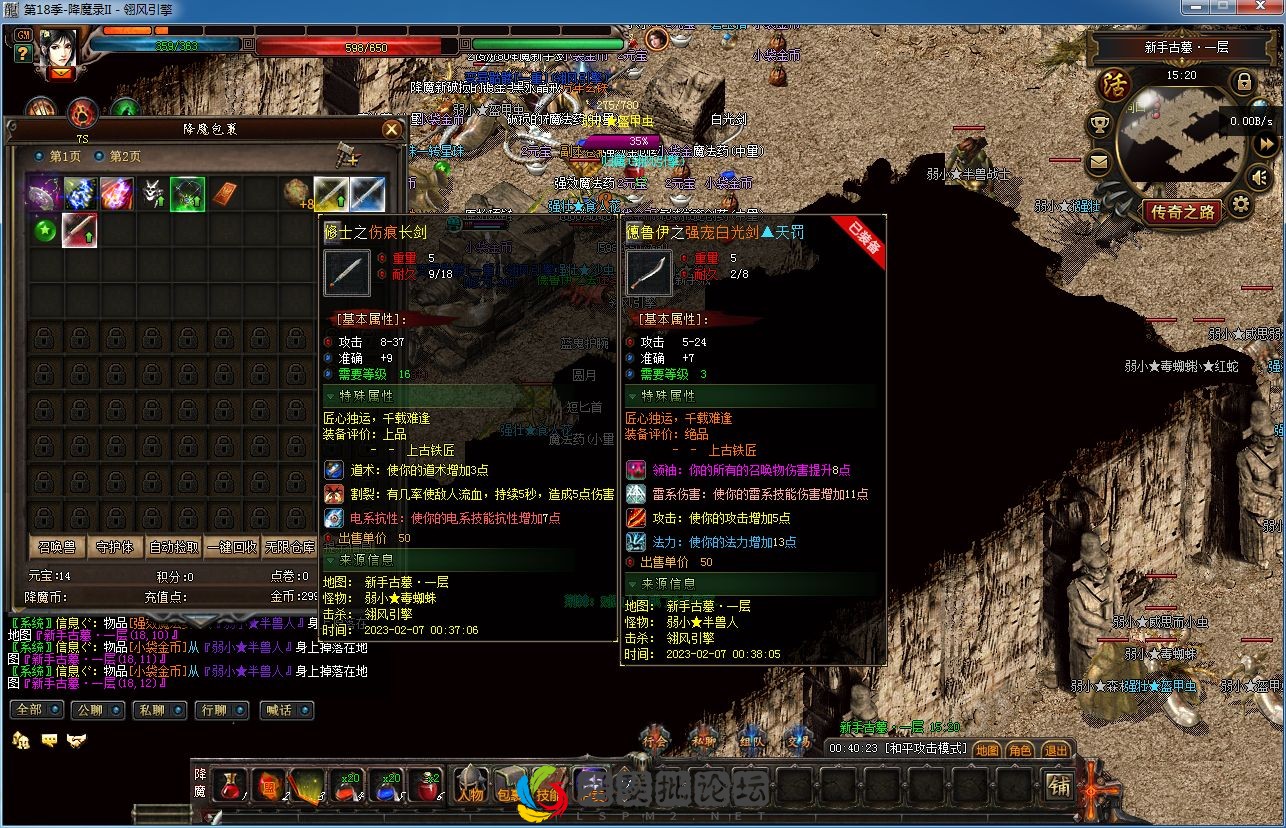
Task: Click the smiley emote icon bottom left
Action: [x=48, y=741]
